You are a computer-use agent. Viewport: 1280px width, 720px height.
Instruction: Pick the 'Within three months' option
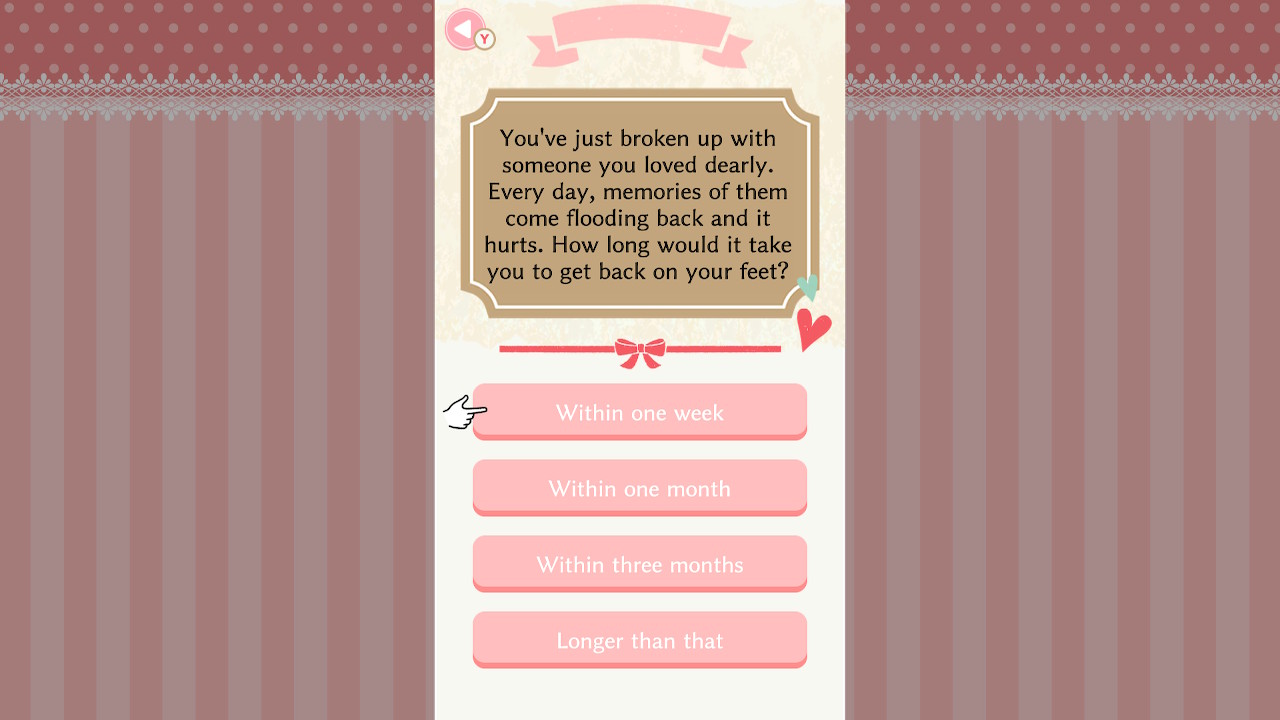point(639,564)
